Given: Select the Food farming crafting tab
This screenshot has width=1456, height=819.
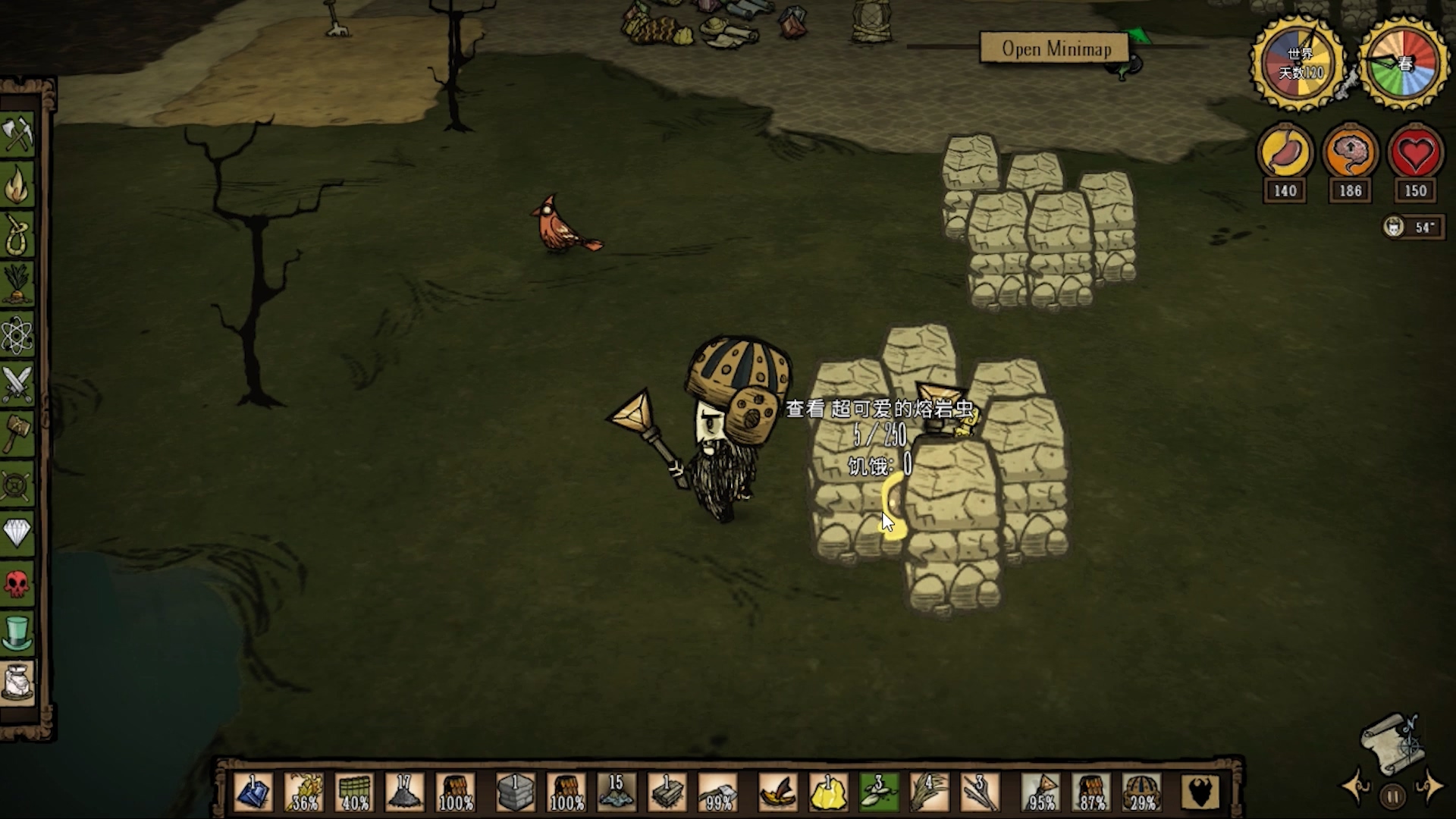Looking at the screenshot, I should [x=17, y=284].
